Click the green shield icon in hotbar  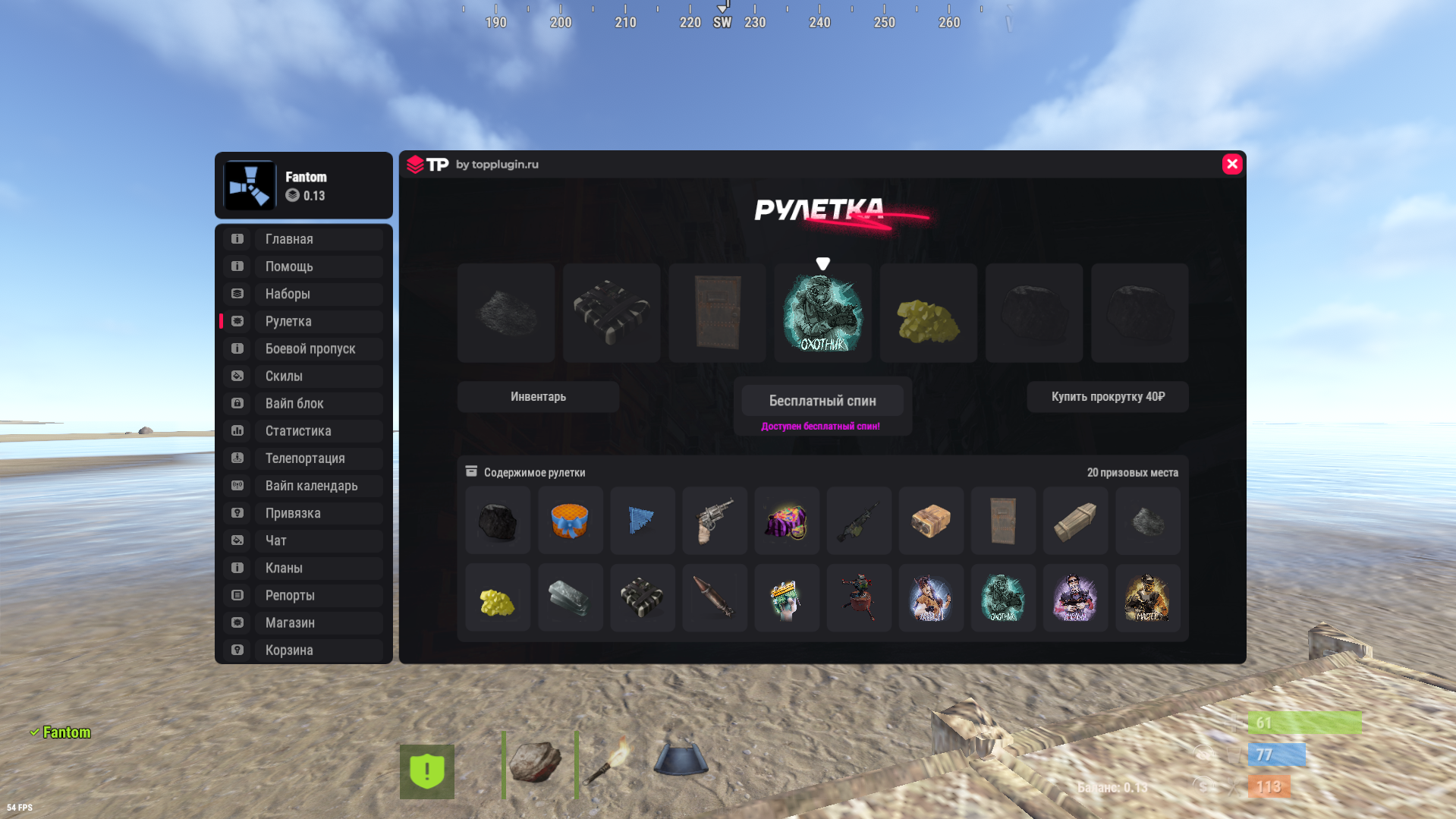[427, 770]
